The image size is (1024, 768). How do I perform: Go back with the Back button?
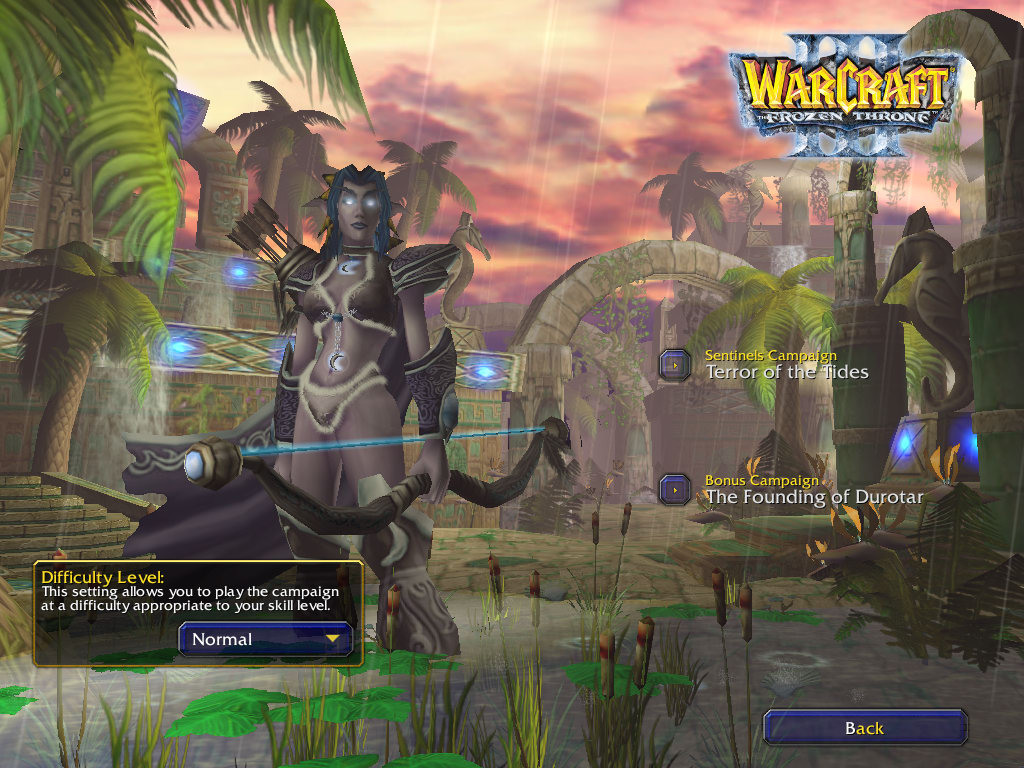pyautogui.click(x=864, y=728)
